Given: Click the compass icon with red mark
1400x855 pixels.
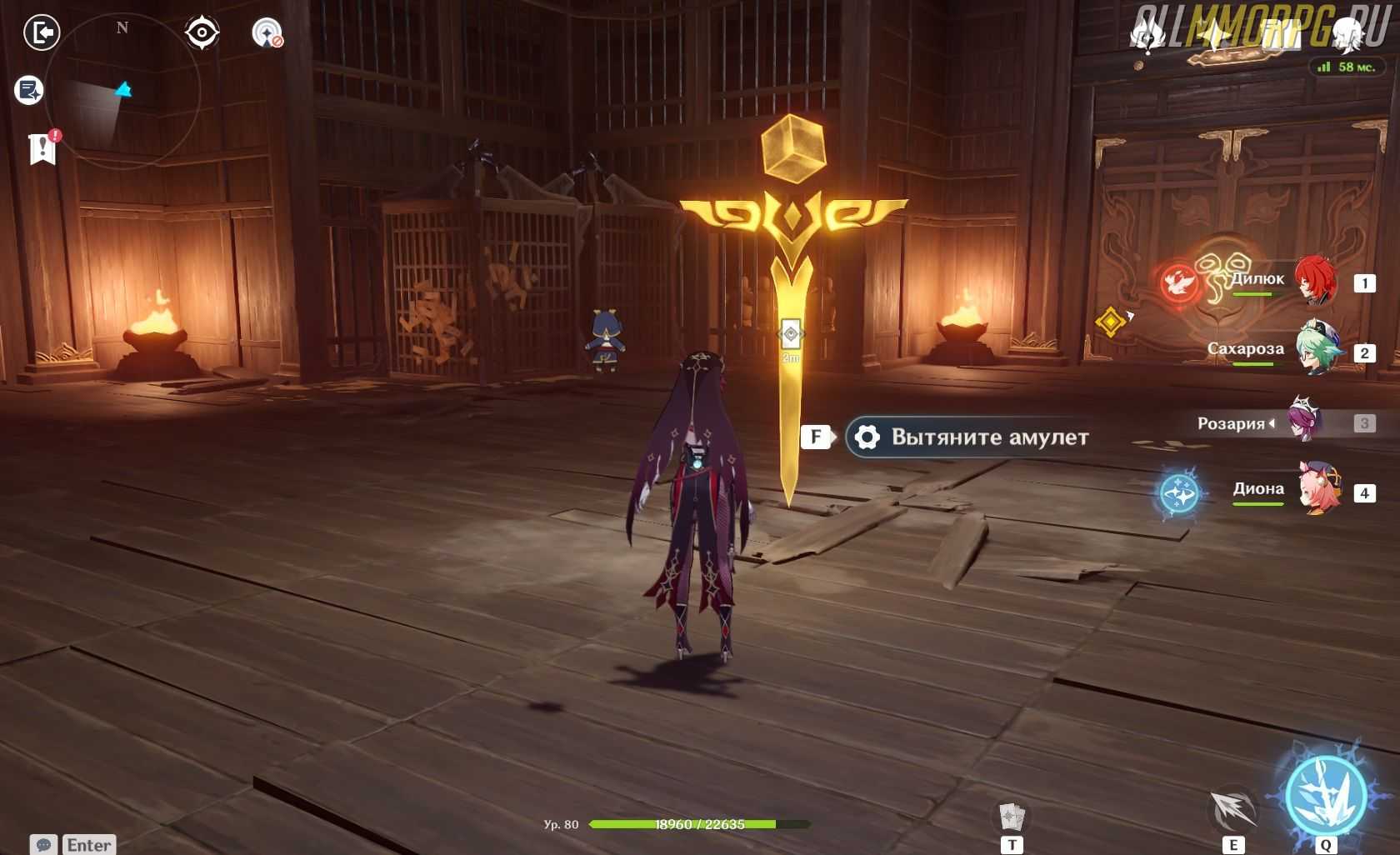Looking at the screenshot, I should tap(267, 33).
